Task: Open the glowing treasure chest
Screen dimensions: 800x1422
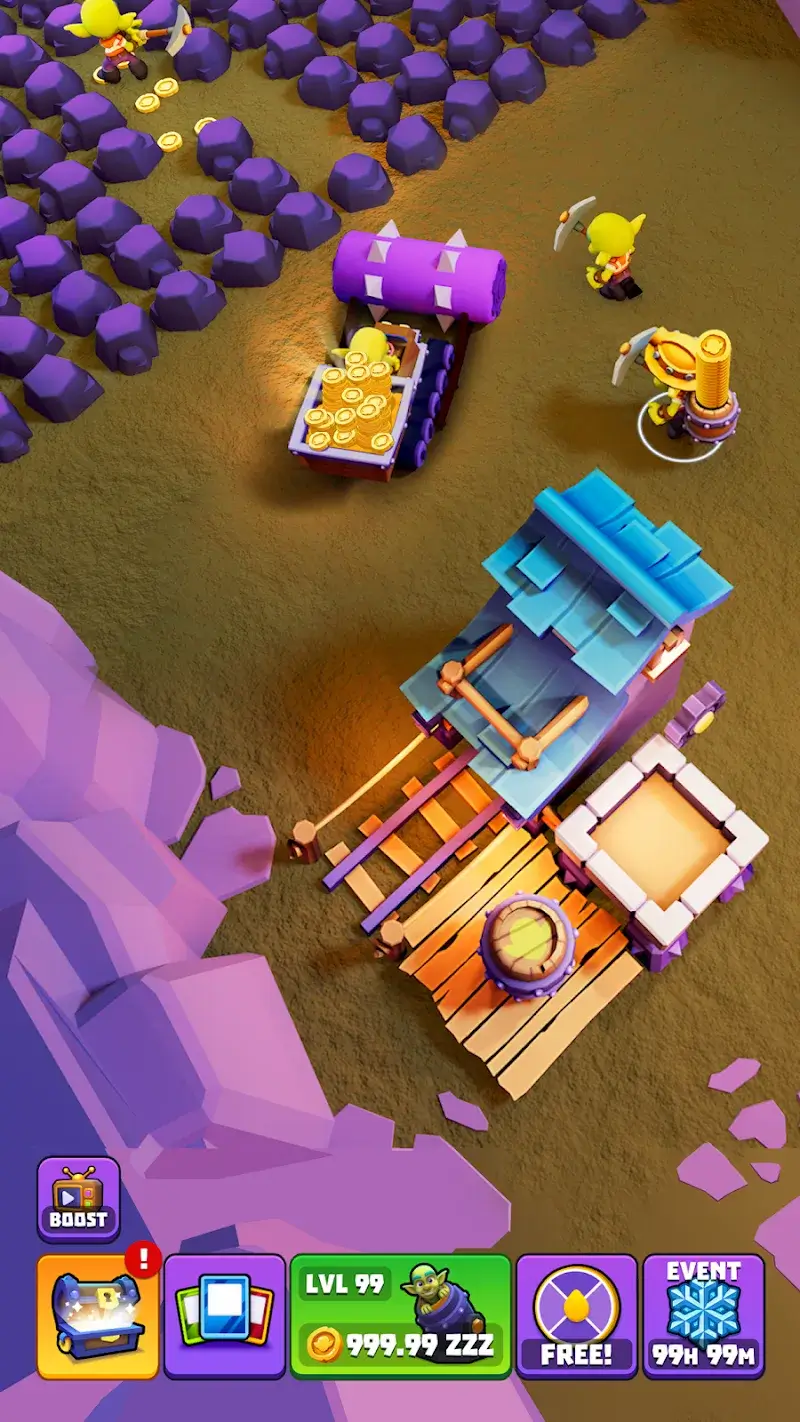Action: pos(98,1316)
